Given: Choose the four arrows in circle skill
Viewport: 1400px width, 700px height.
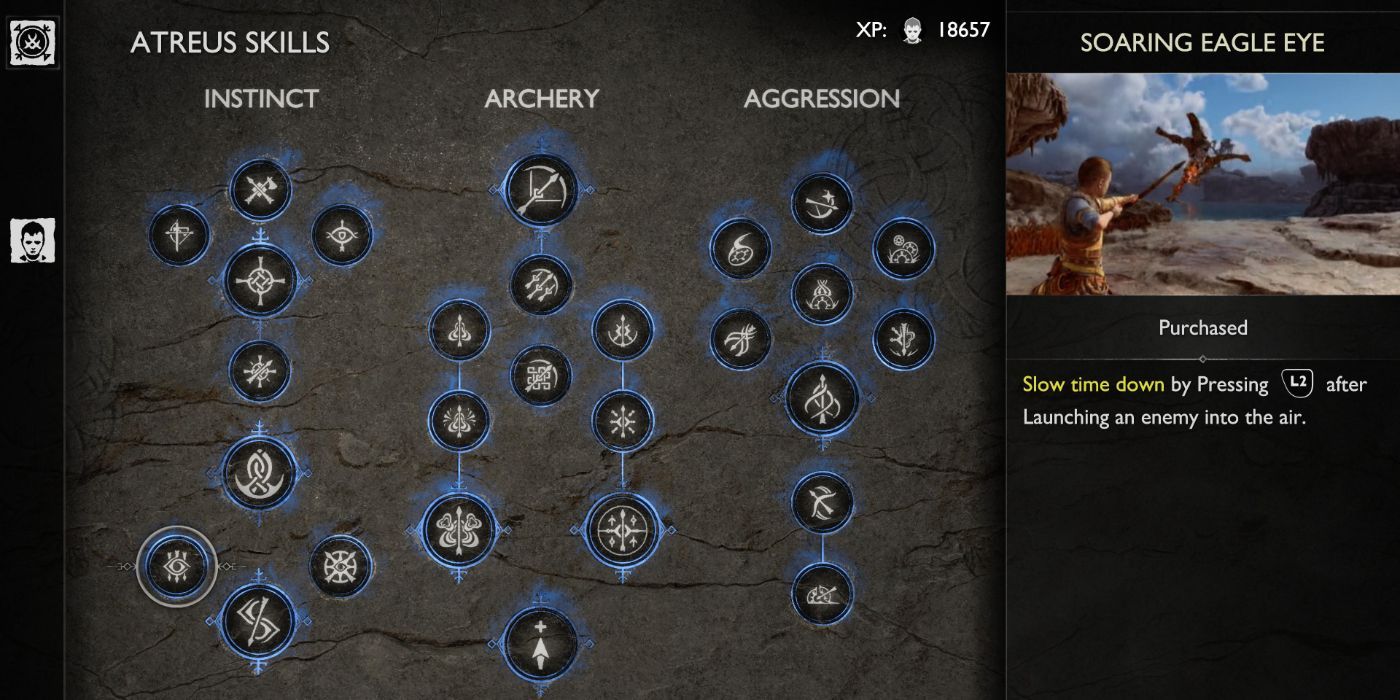Looking at the screenshot, I should (623, 528).
